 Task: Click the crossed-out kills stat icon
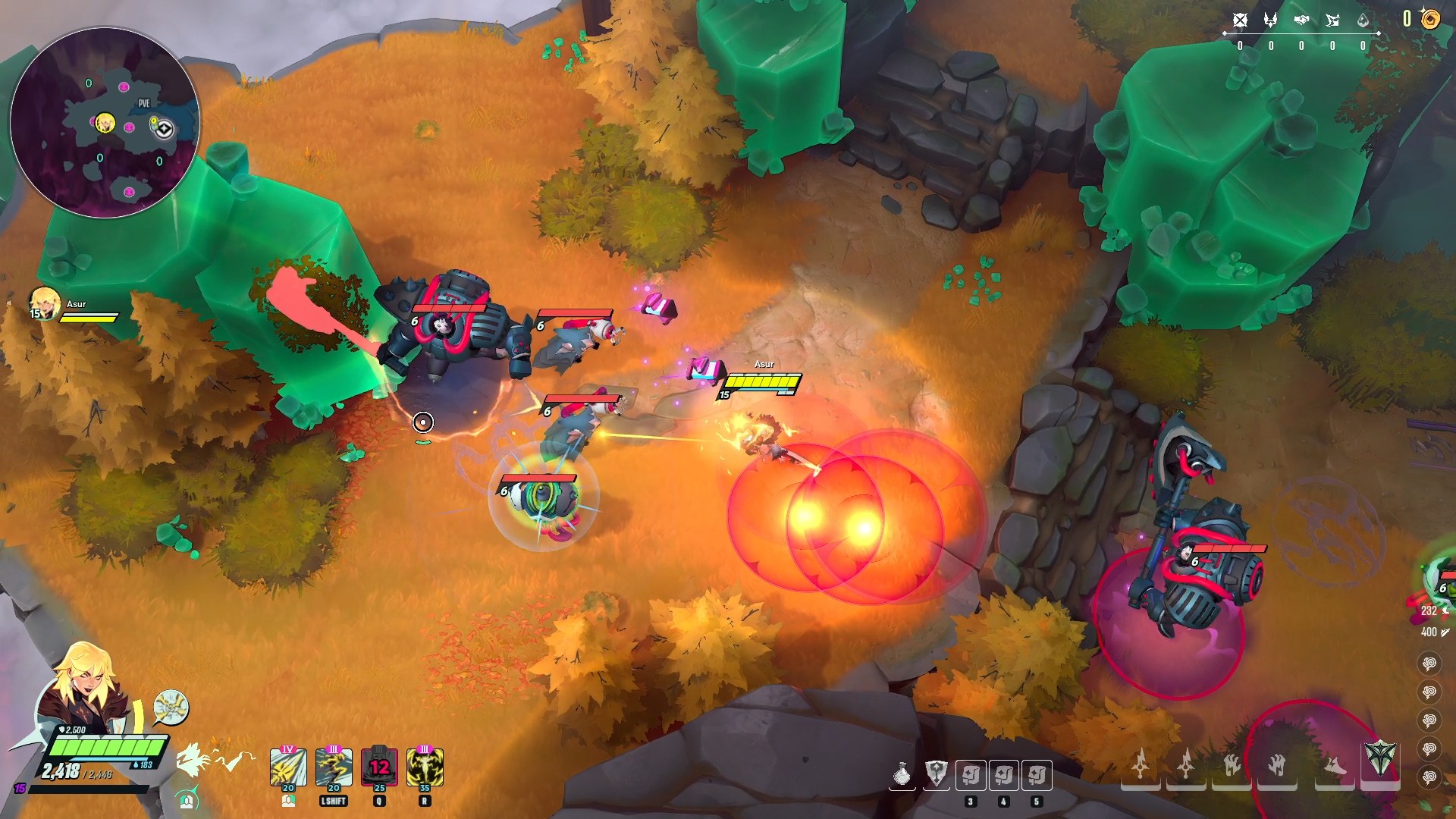(x=1240, y=20)
